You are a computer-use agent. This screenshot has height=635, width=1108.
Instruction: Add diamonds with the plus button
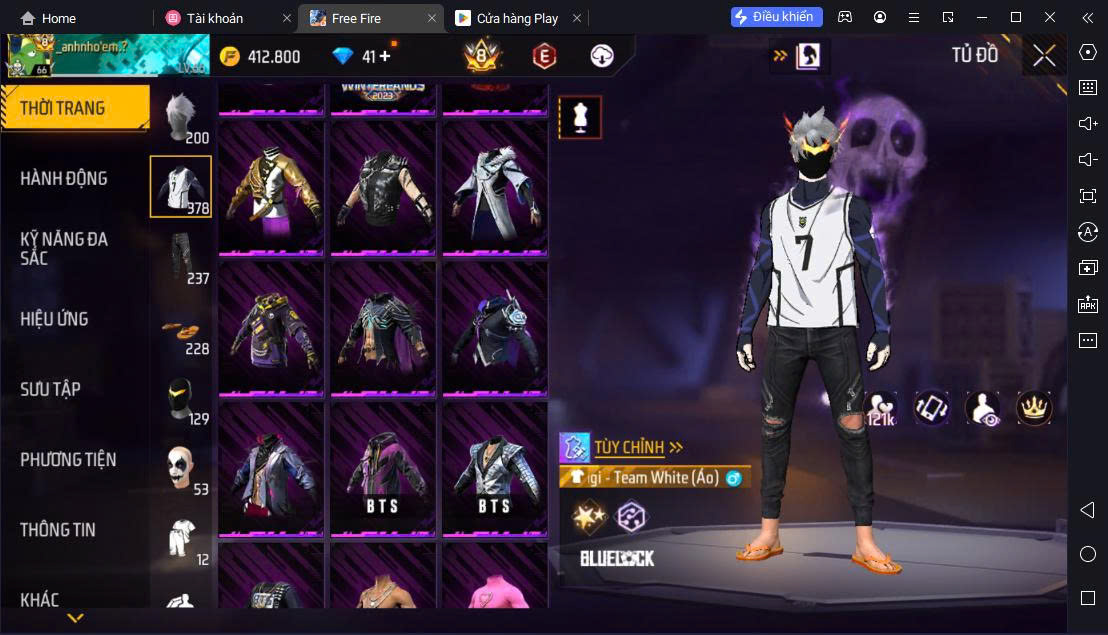384,56
